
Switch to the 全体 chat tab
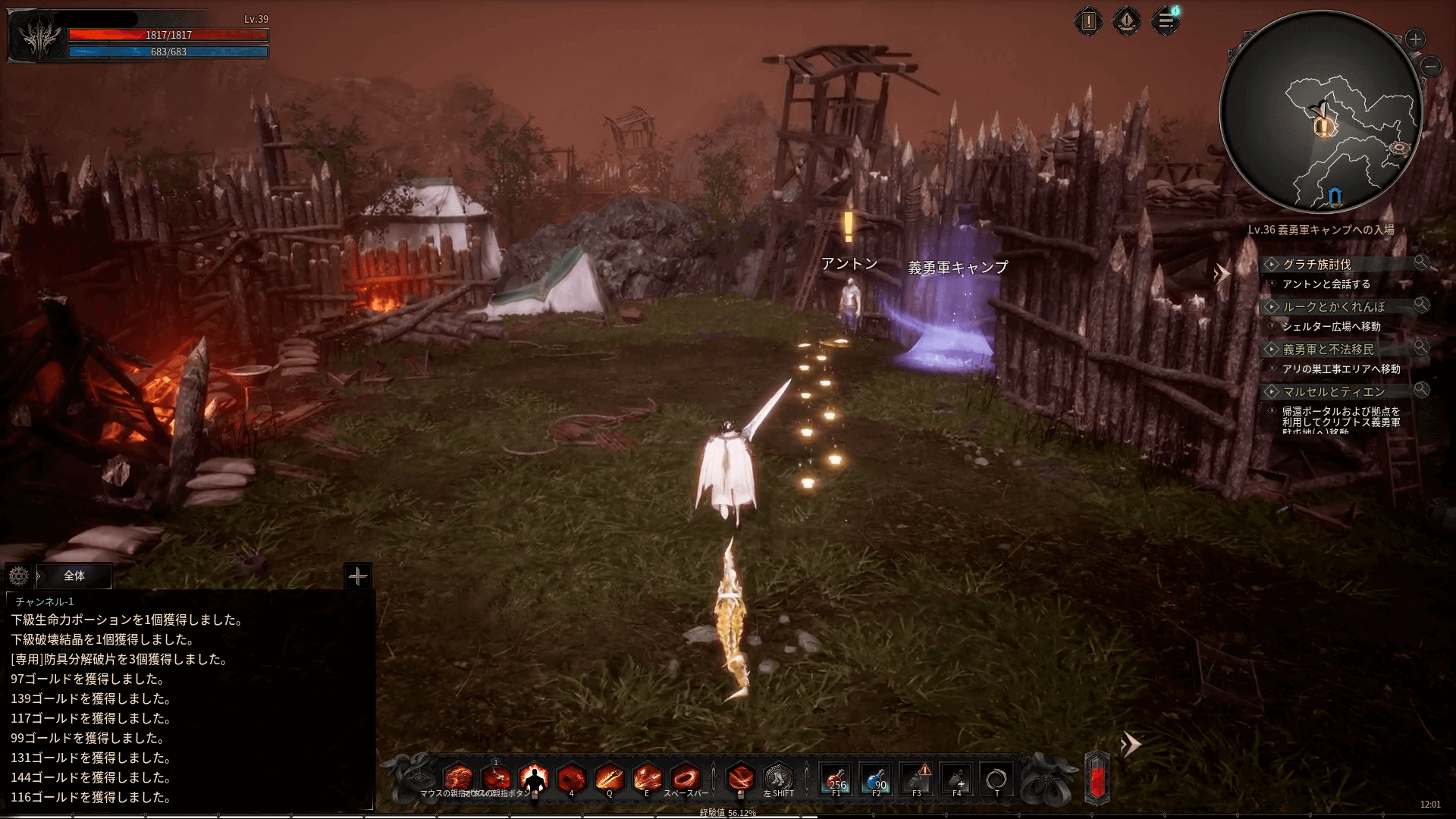tap(74, 576)
